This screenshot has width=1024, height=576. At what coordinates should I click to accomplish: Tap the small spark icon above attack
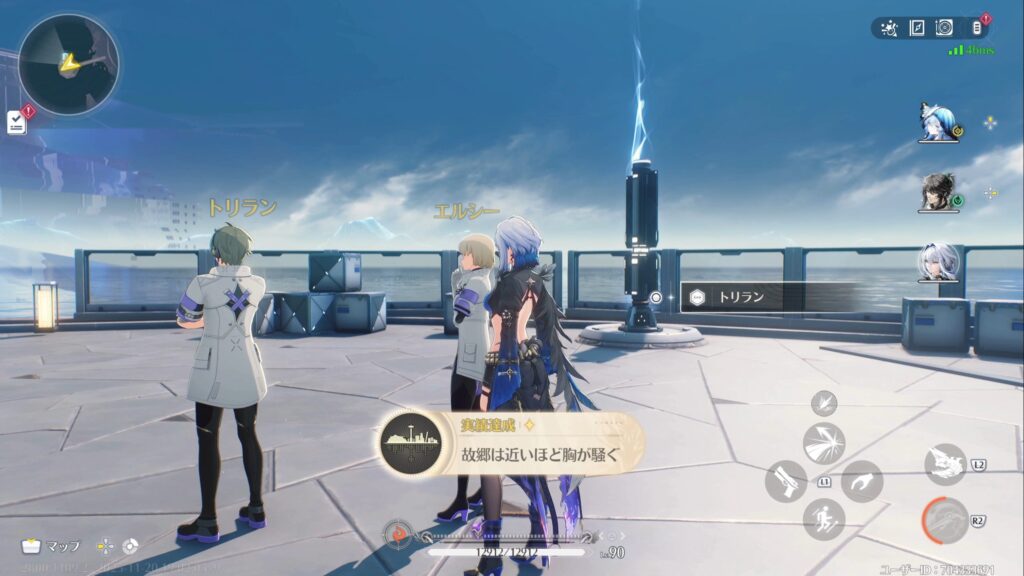[825, 402]
